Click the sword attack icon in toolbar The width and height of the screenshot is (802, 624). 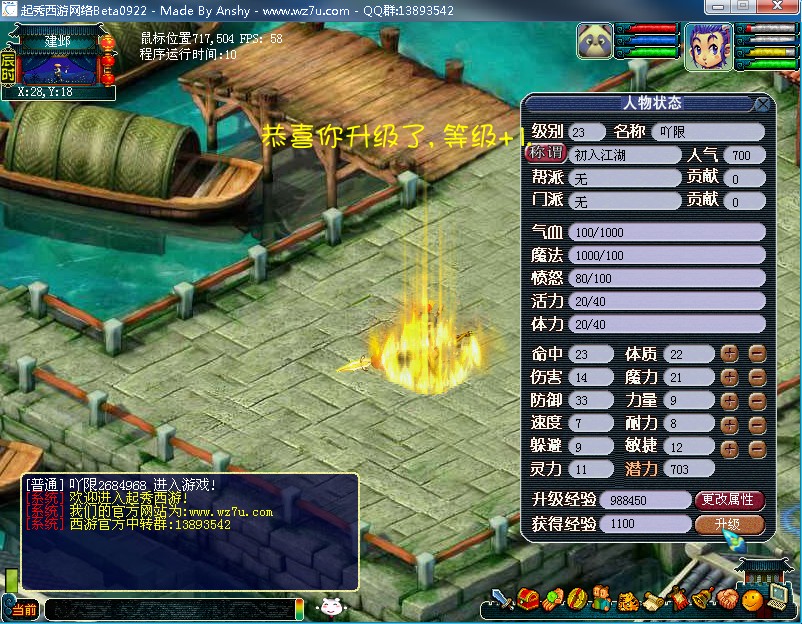(x=503, y=600)
